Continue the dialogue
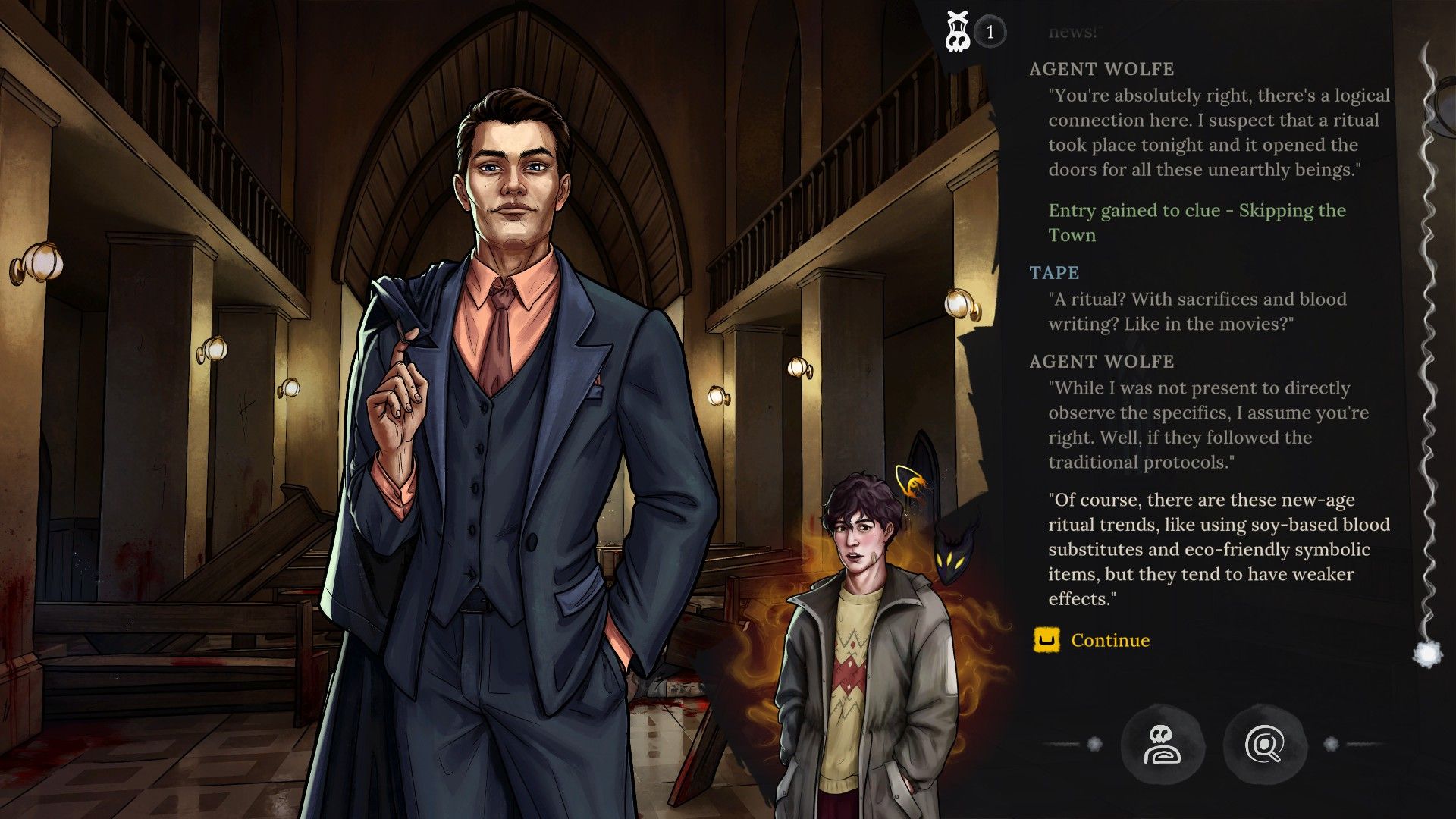Screen dimensions: 1456x819 click(1109, 641)
